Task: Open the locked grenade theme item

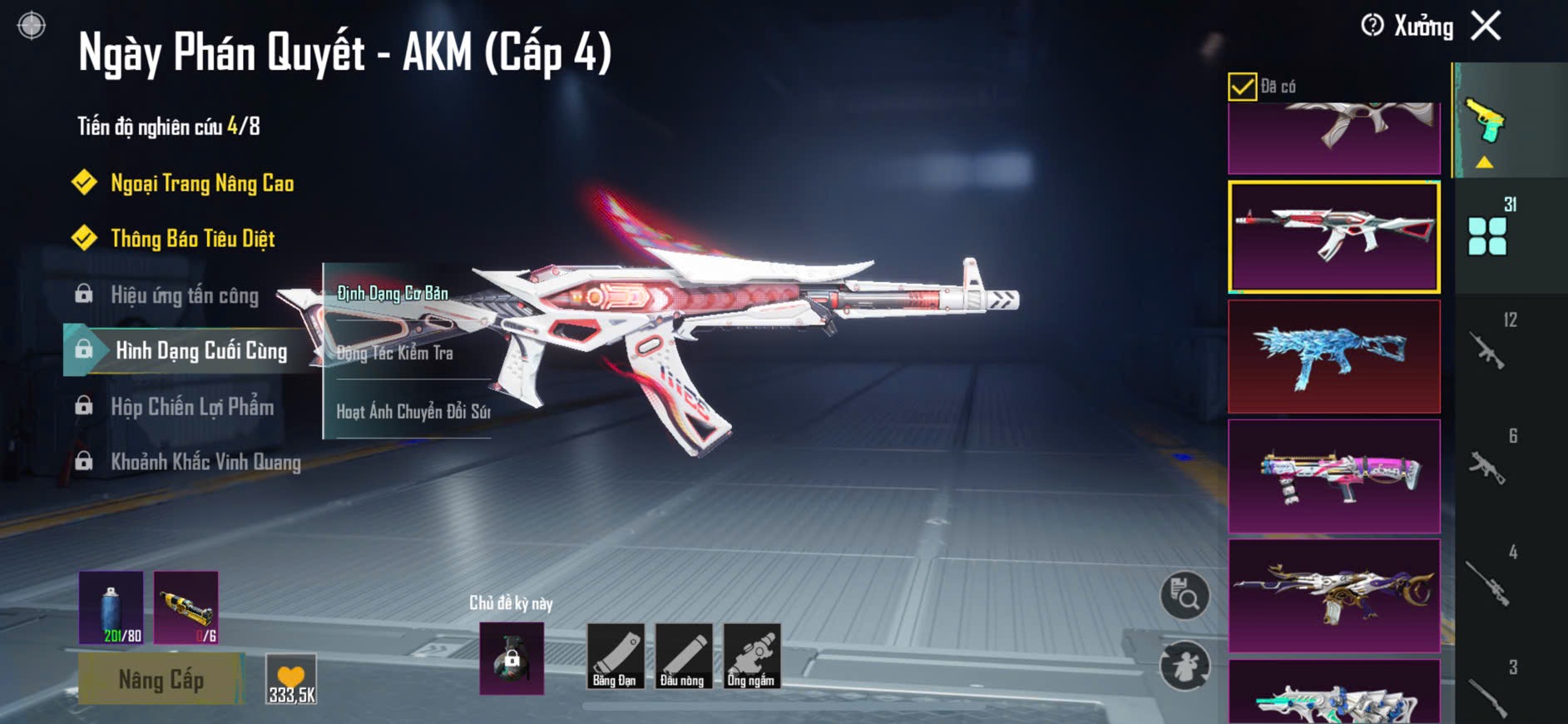Action: pos(512,658)
